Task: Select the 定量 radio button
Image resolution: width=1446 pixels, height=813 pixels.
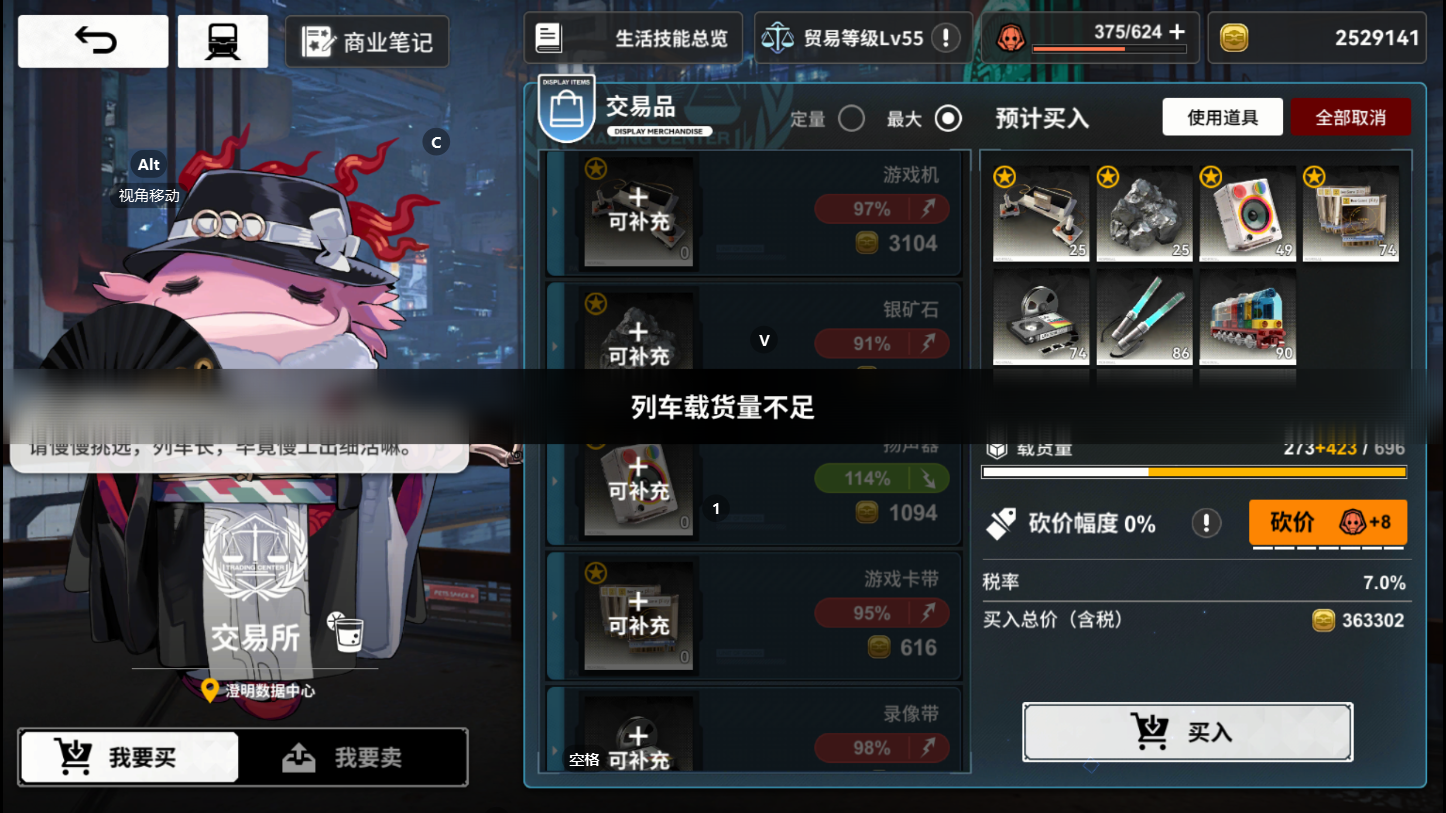Action: [x=852, y=118]
